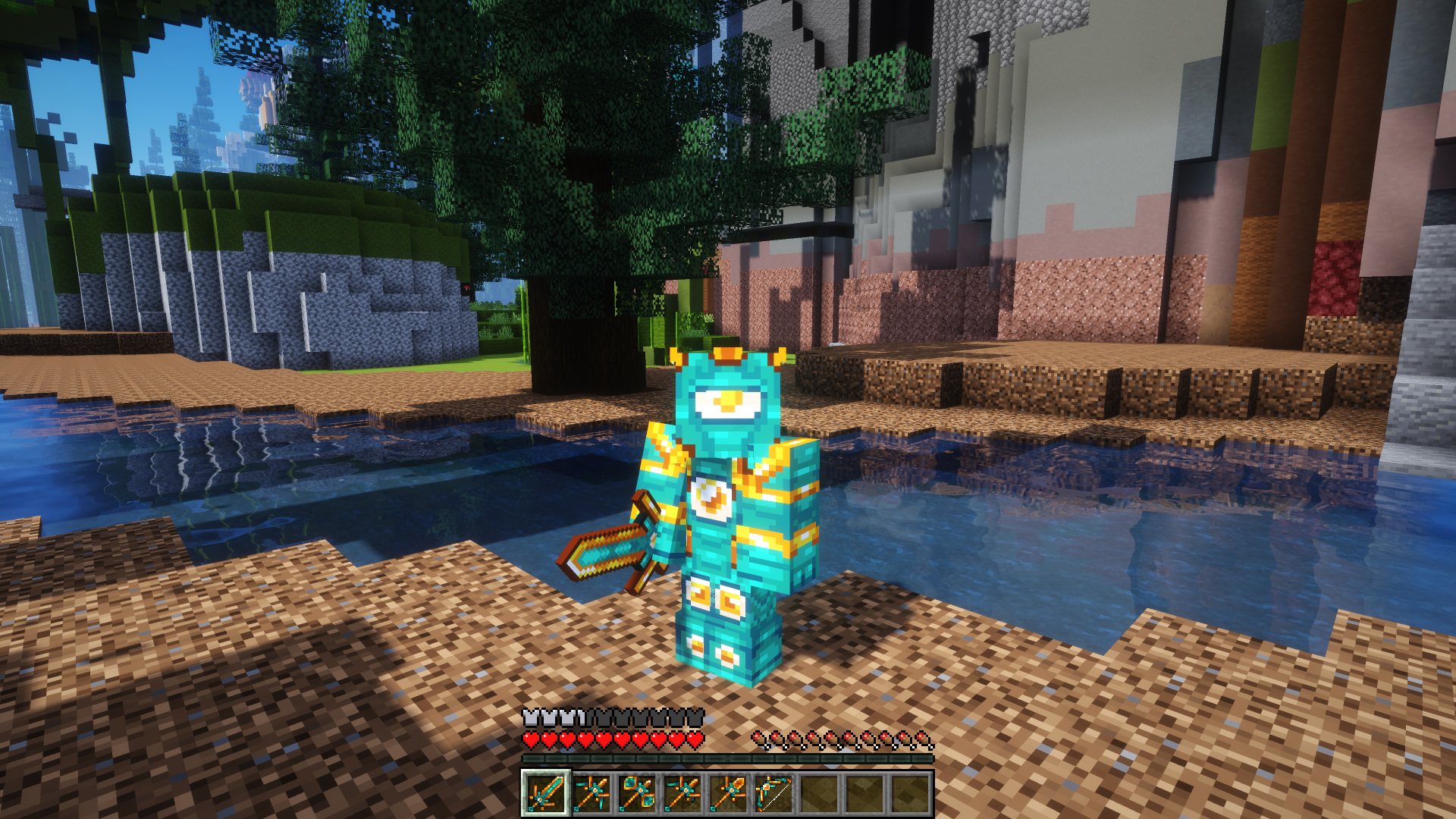The height and width of the screenshot is (819, 1456).
Task: Click the rightmost armor icon above the hearts
Action: [695, 717]
